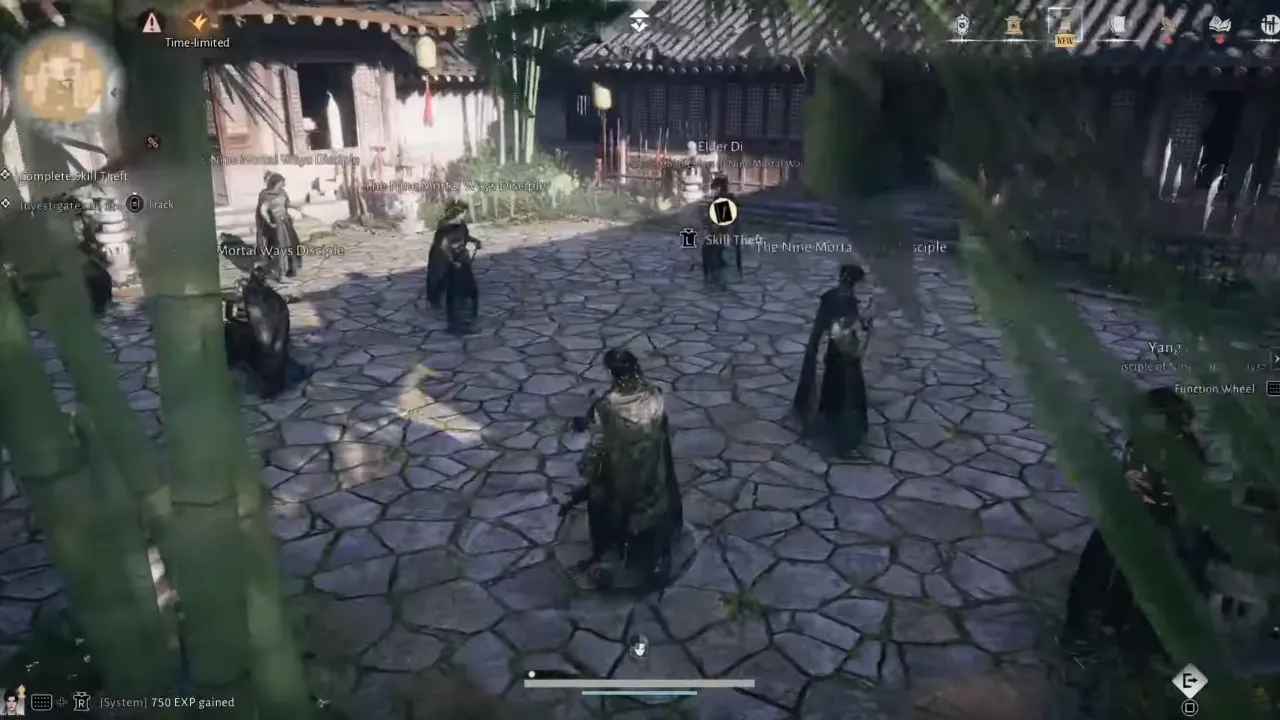Expand the arrow above the top toolbar center

pyautogui.click(x=639, y=21)
